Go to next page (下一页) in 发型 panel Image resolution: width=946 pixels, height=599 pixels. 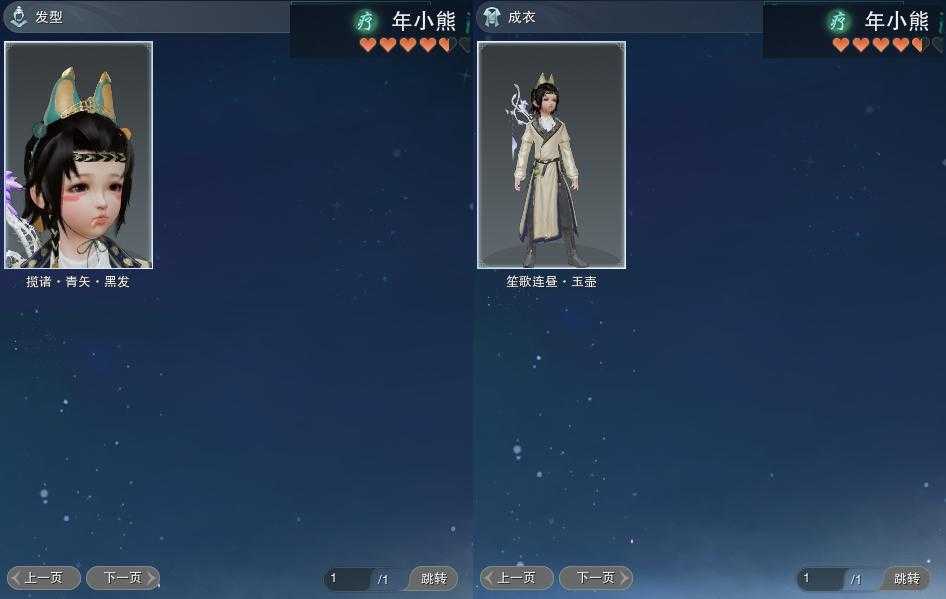pyautogui.click(x=122, y=578)
